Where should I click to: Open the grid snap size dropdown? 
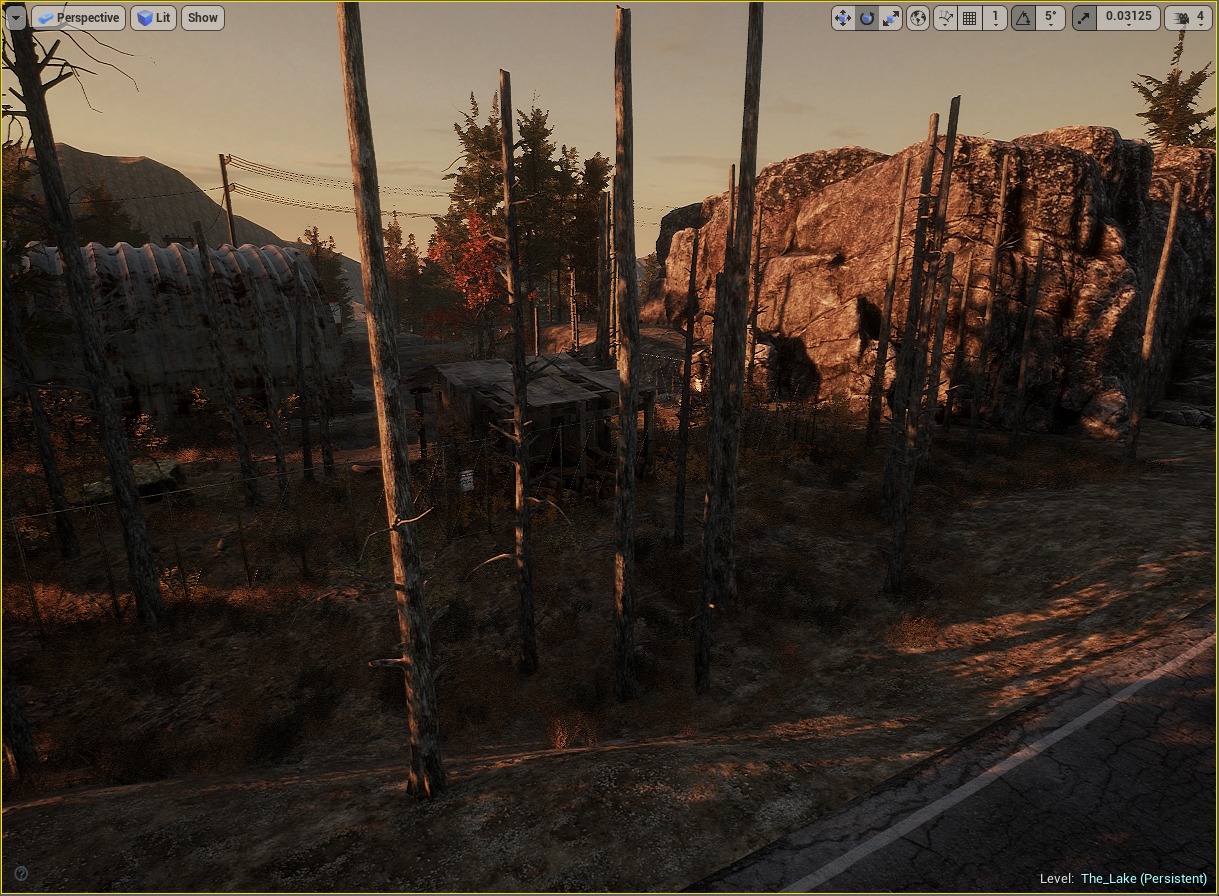click(994, 18)
